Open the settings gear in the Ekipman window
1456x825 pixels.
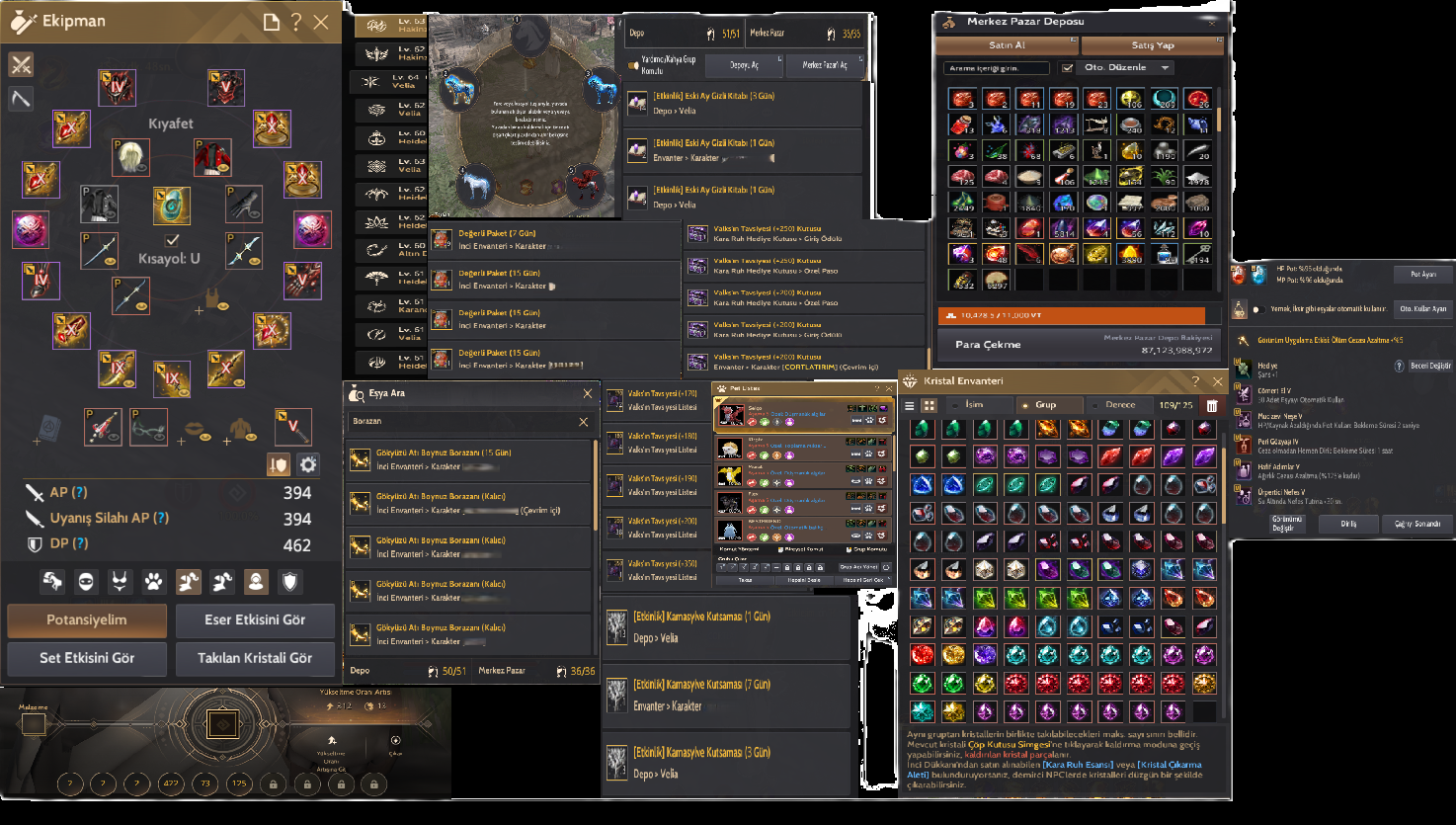308,464
